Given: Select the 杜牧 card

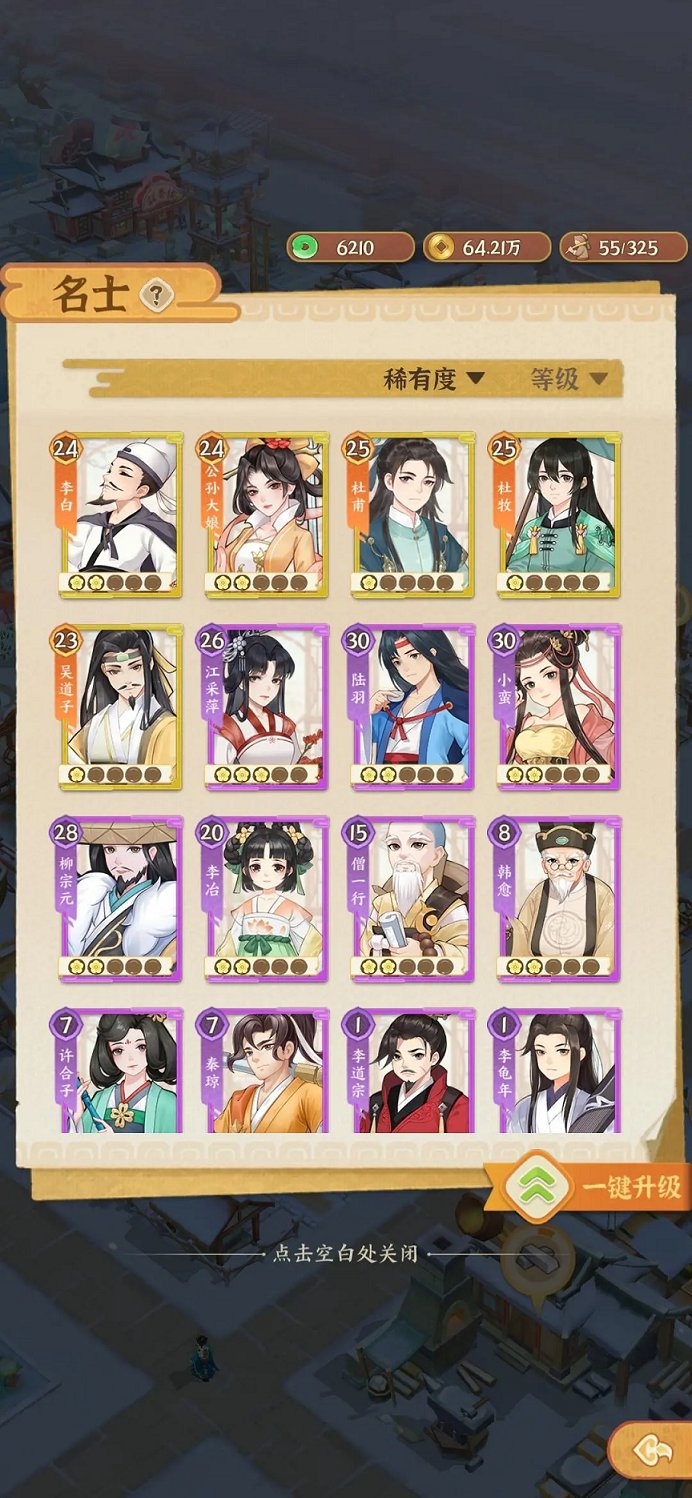Looking at the screenshot, I should 556,515.
